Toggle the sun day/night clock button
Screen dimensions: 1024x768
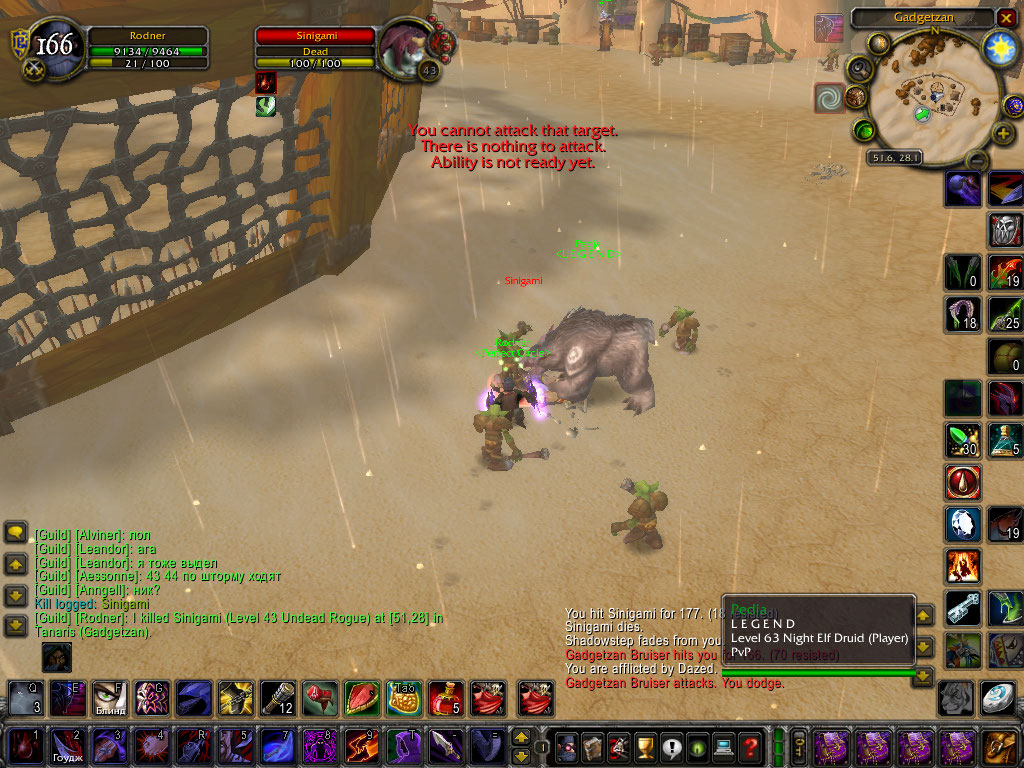[999, 48]
